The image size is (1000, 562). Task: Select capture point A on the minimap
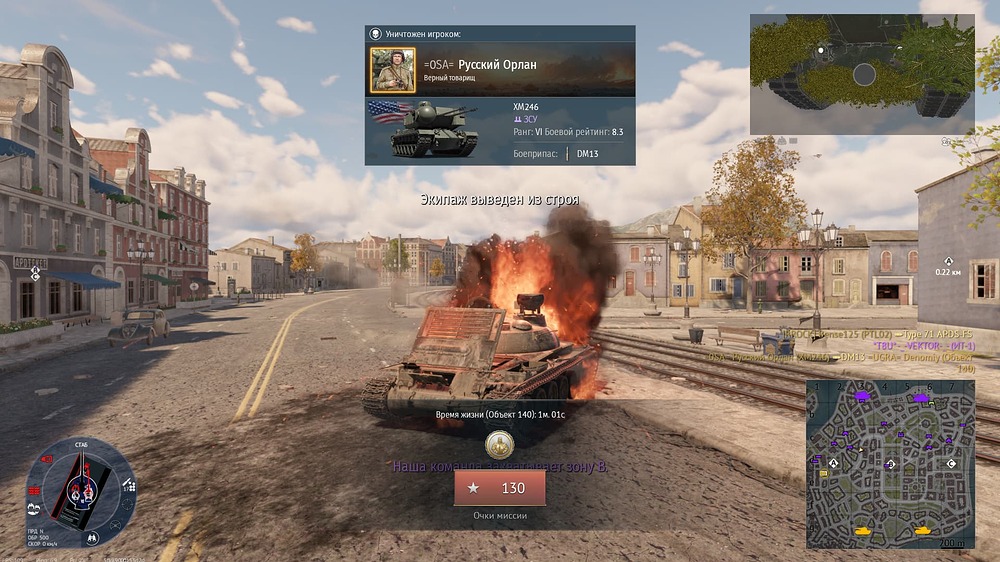tap(835, 462)
